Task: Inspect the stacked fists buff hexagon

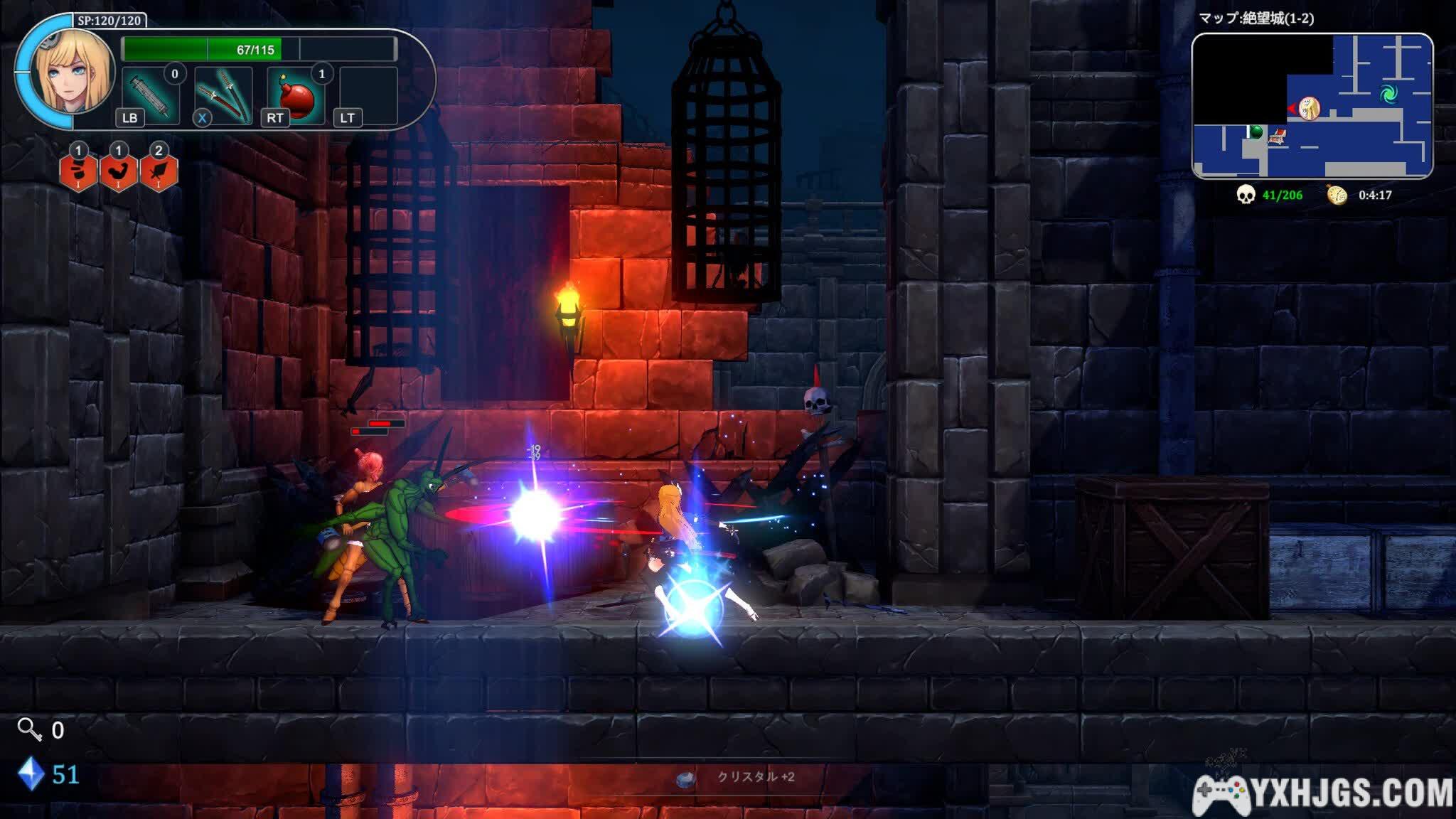Action: tap(78, 171)
